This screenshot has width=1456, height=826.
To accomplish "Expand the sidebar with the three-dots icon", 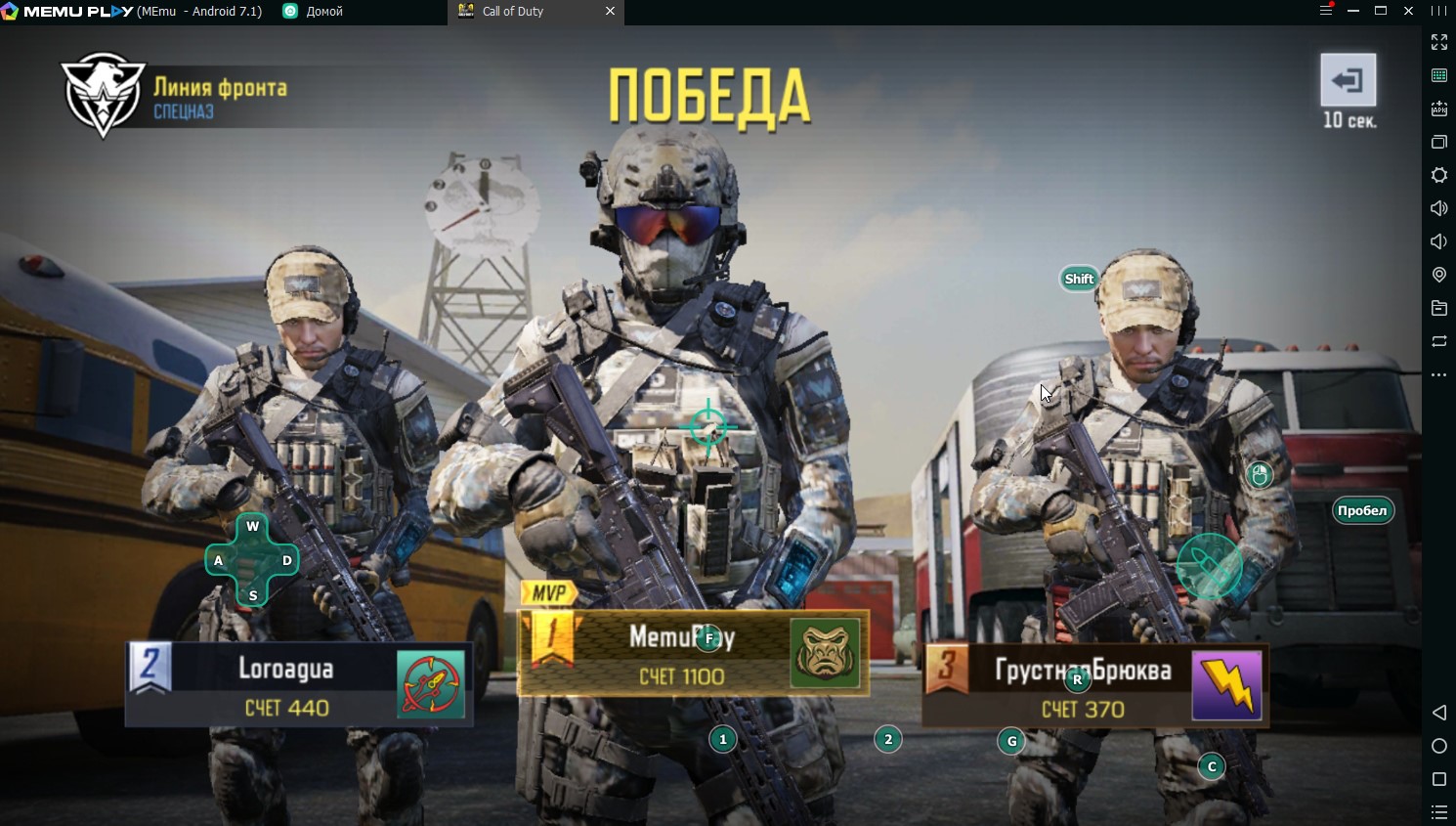I will 1438,374.
